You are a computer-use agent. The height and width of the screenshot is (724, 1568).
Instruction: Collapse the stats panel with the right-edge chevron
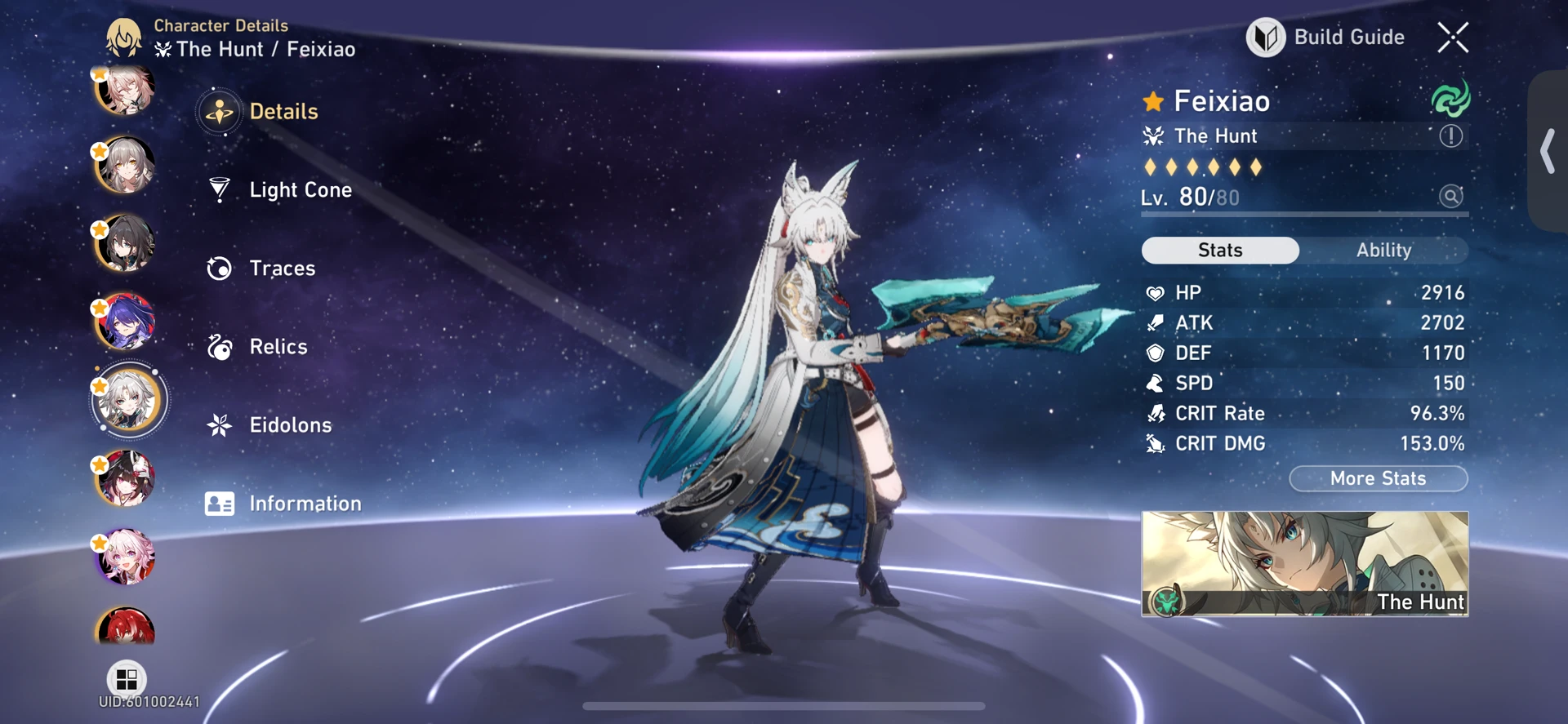pos(1547,151)
